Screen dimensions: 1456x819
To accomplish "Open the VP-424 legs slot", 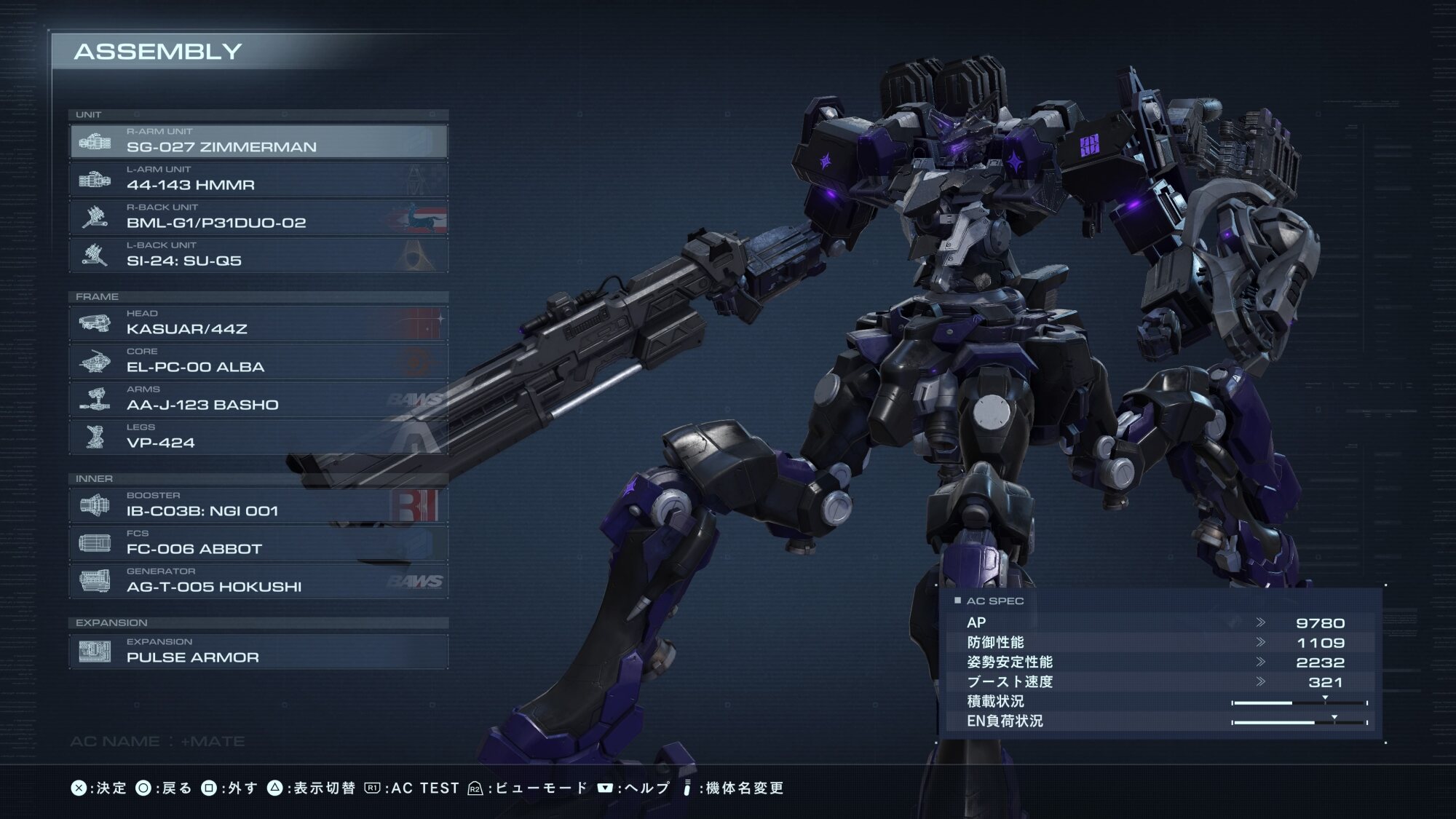I will [258, 437].
